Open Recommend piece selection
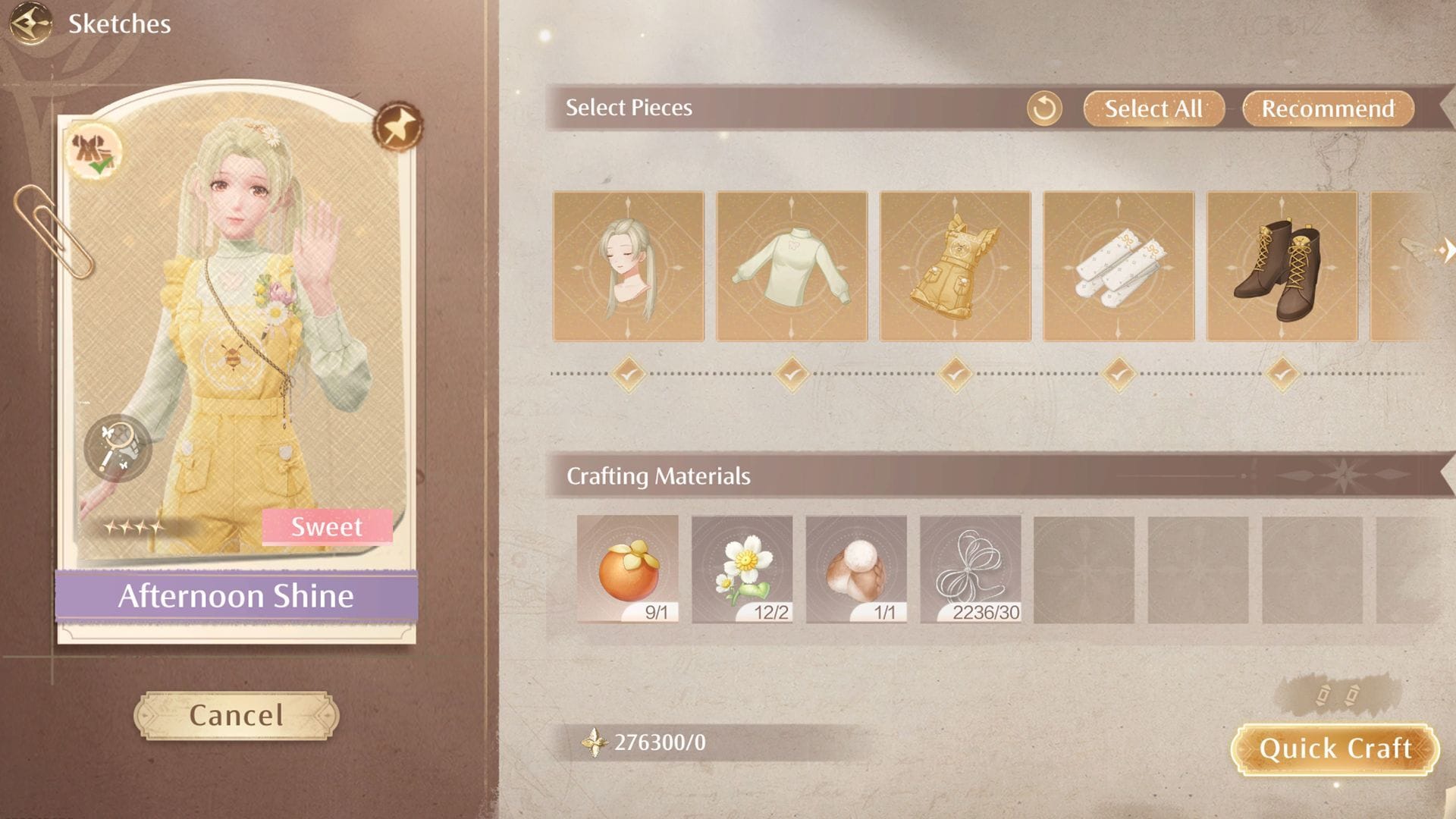The image size is (1456, 819). [x=1328, y=108]
